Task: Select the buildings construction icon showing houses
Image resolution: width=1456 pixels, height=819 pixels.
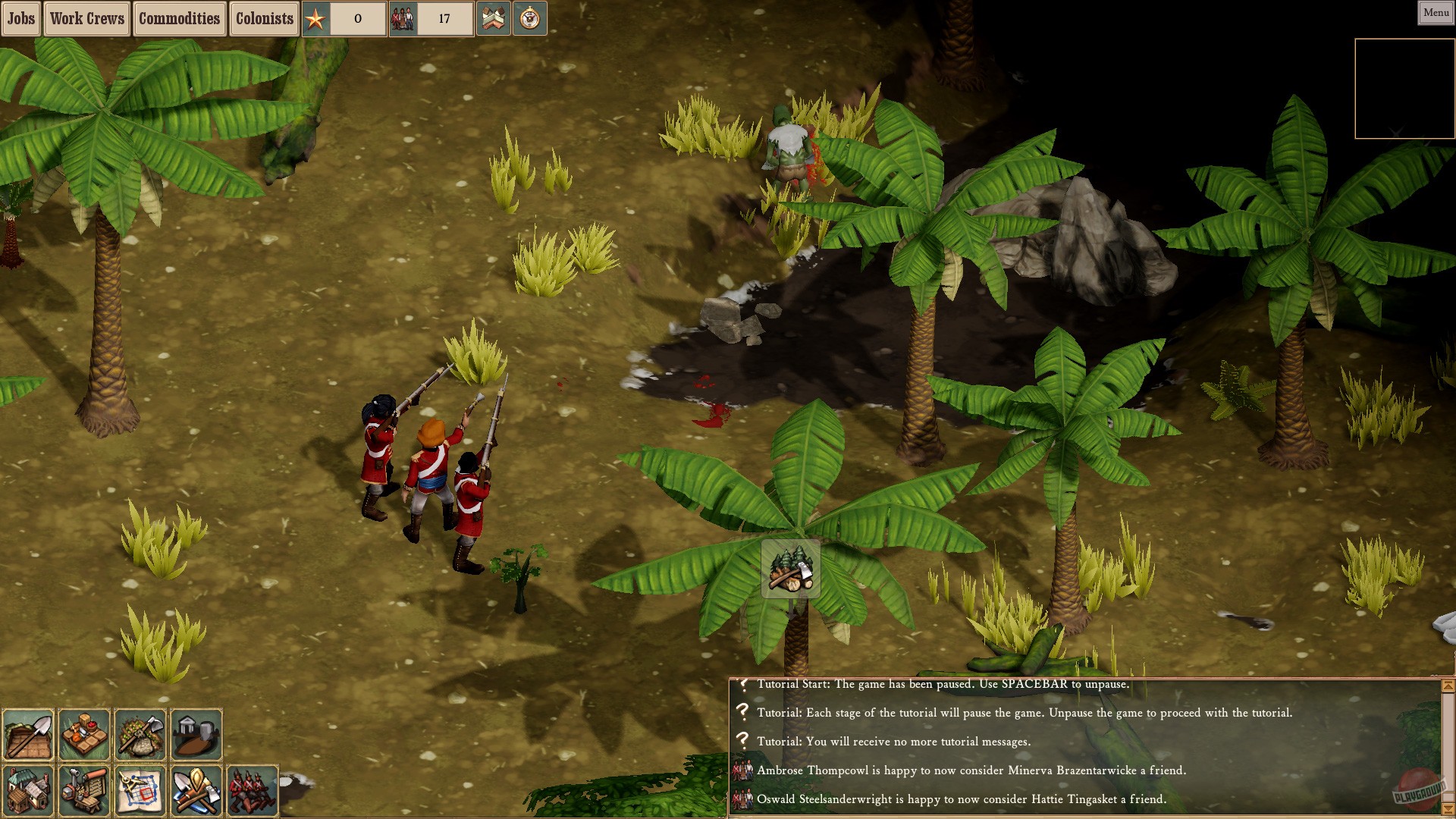Action: (x=30, y=789)
